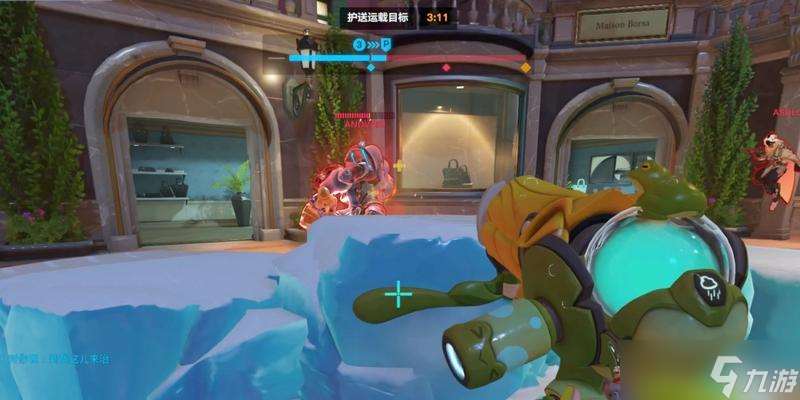Click the red checkpoint diamond on the track
This screenshot has width=800, height=400.
[446, 67]
